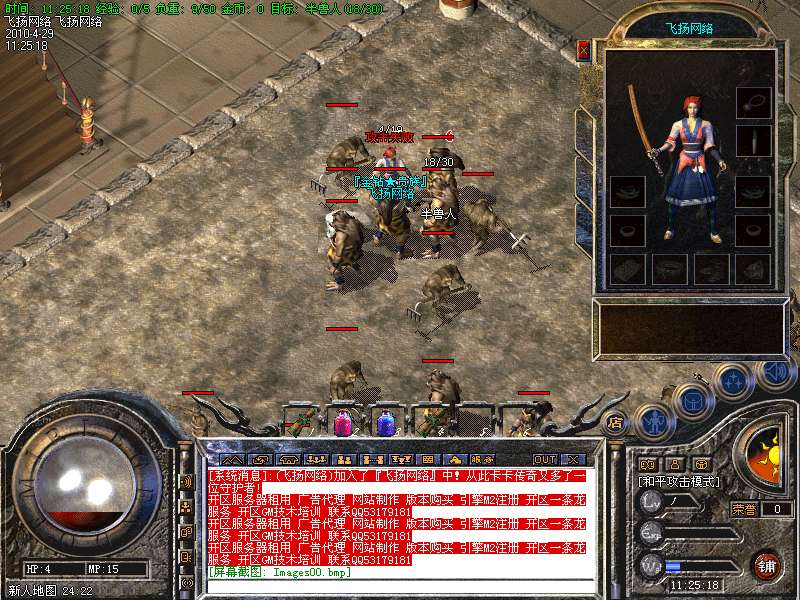Click the OUT button on chat toolbar
Screen dimensions: 800x600
544,459
